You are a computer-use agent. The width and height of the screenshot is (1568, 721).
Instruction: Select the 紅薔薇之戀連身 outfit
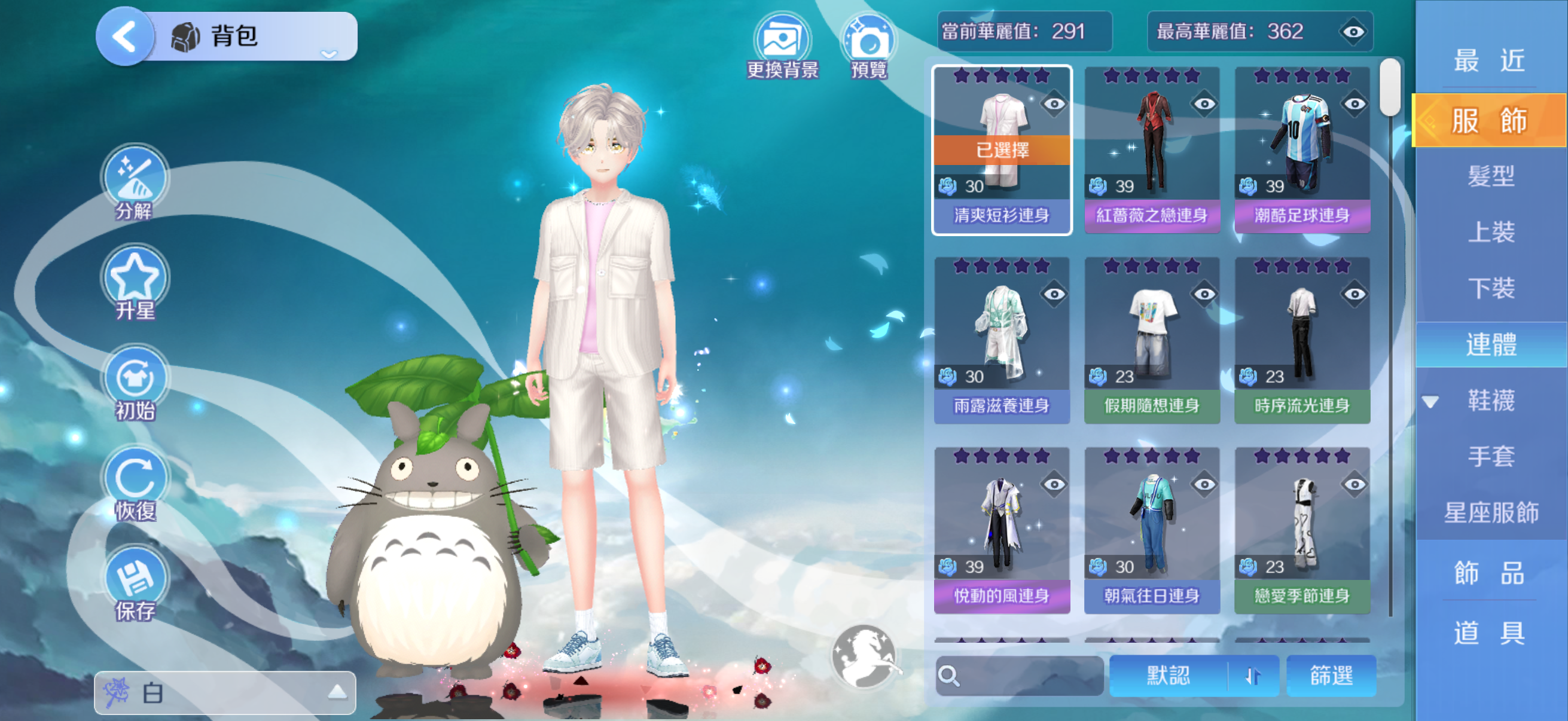(x=1152, y=149)
